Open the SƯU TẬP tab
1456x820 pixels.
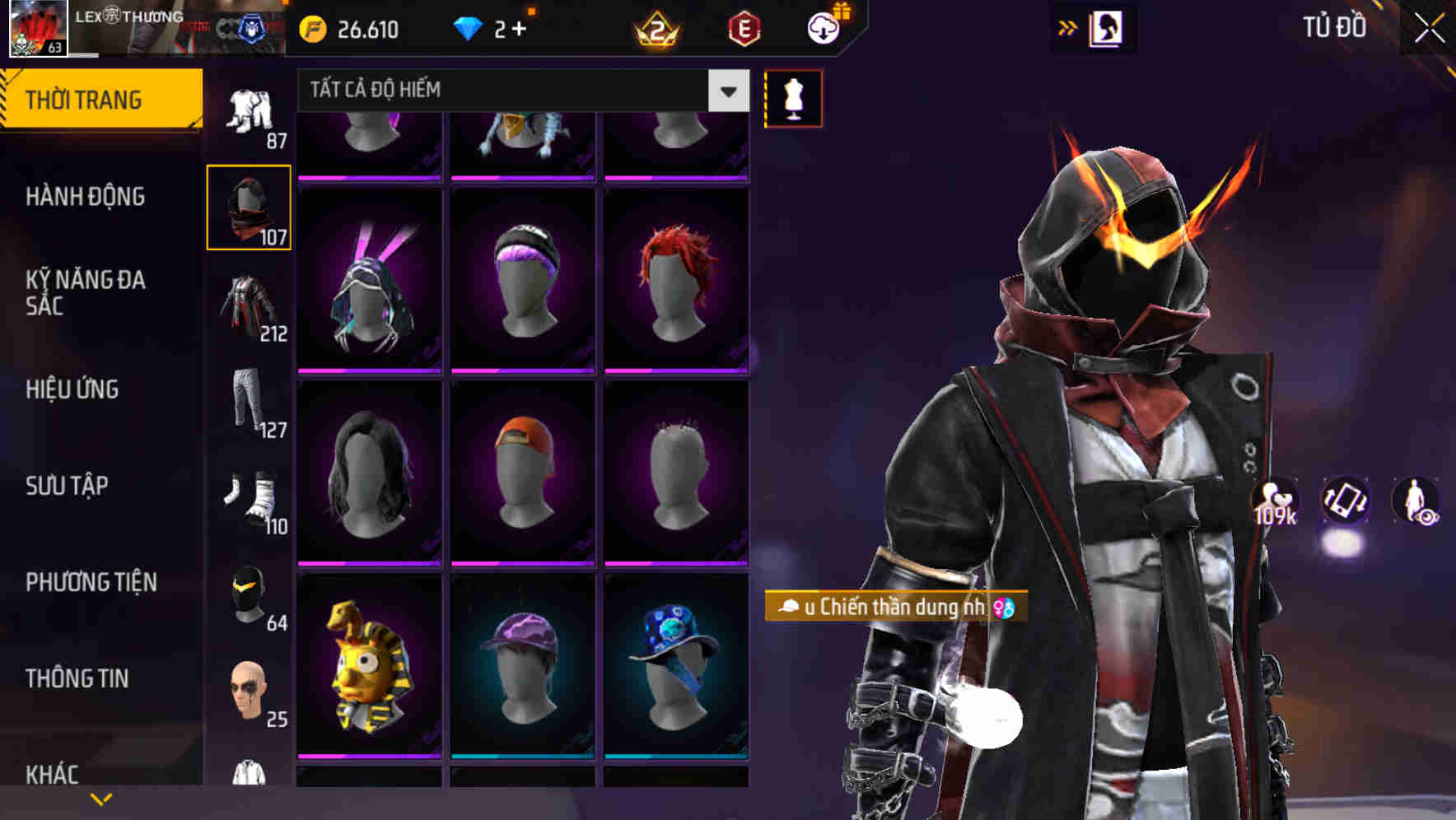pos(66,486)
